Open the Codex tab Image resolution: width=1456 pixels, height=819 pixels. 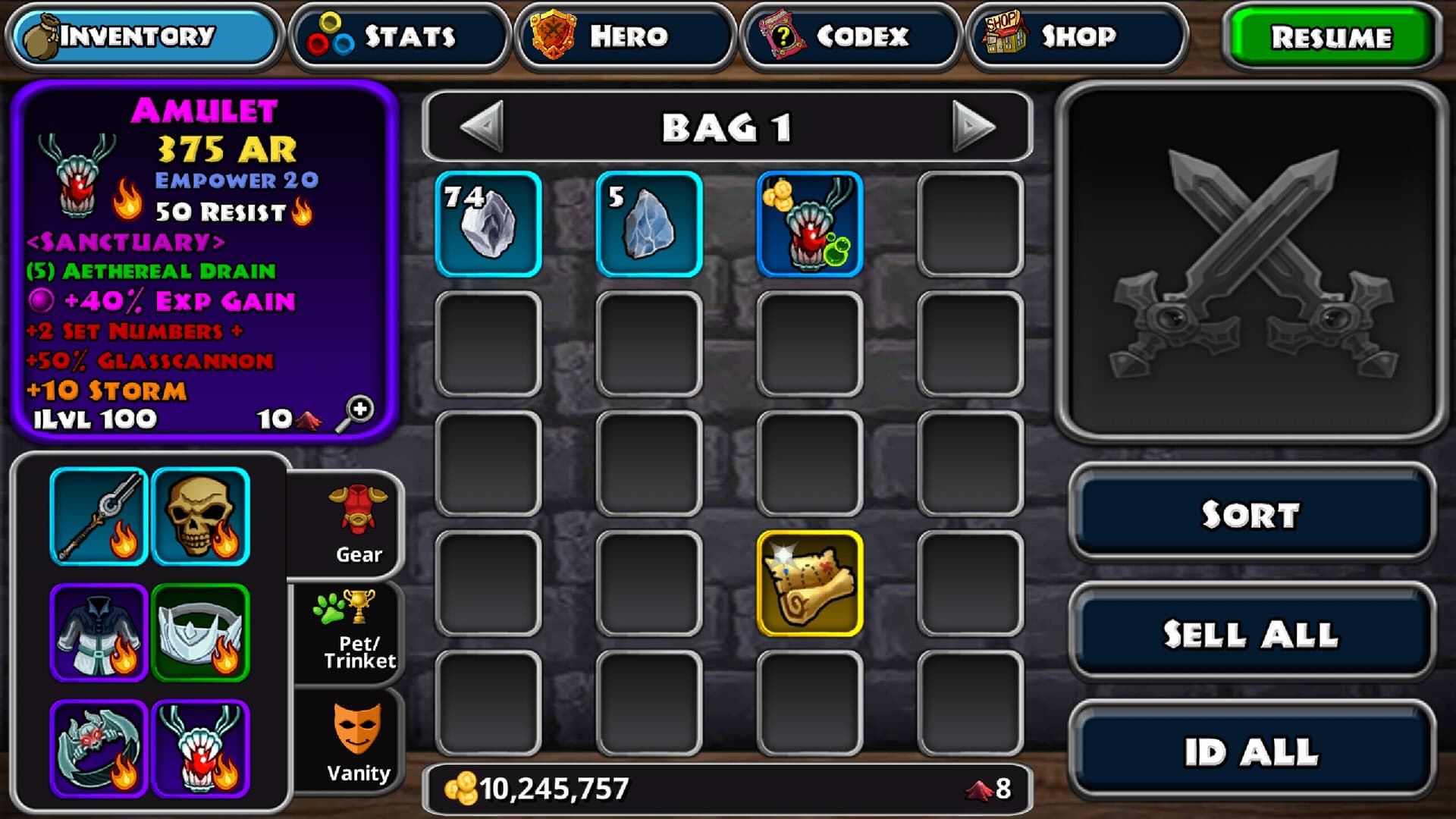[x=850, y=36]
